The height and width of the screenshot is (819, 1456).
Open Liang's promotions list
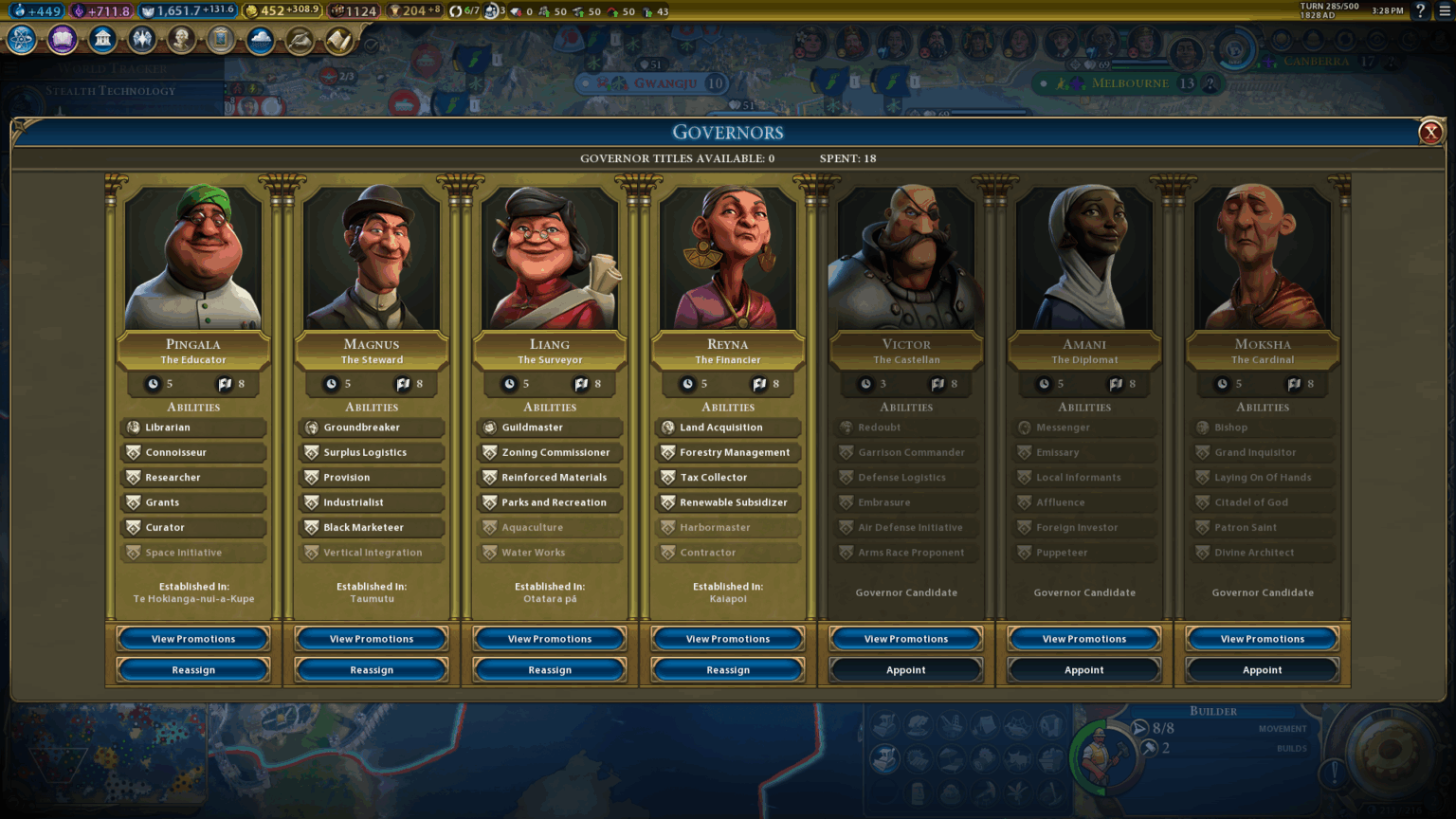[550, 639]
